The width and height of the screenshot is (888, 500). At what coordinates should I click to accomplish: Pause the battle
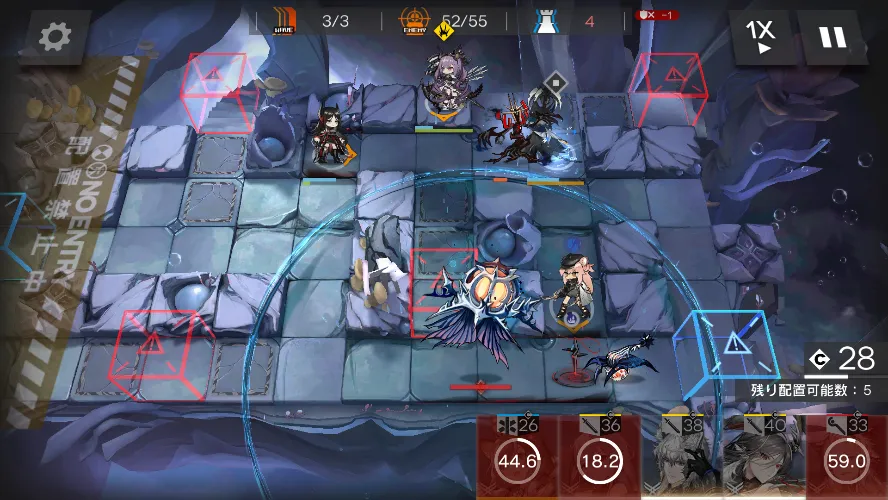pos(831,38)
